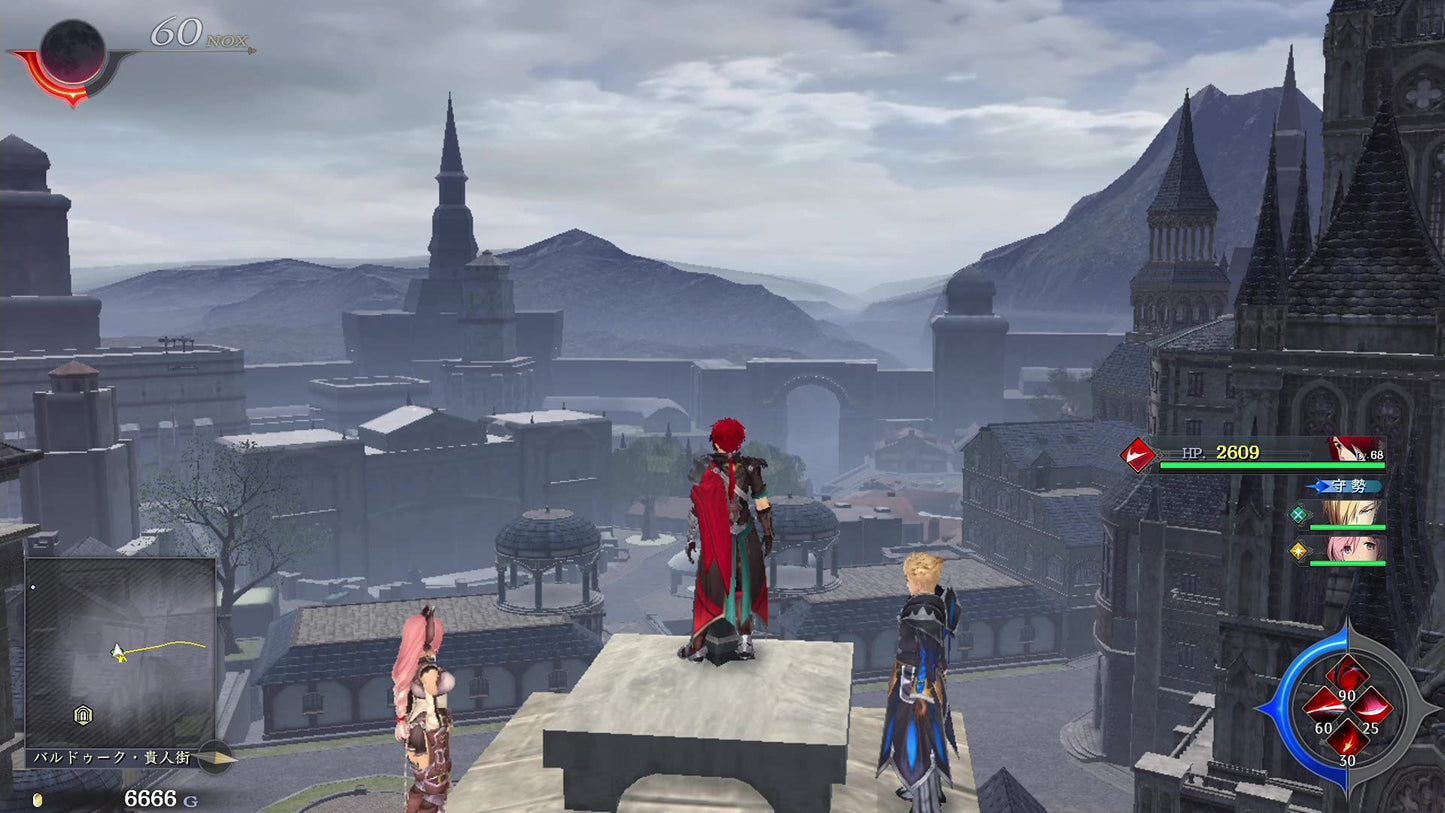Click the green slash-type icon beside the blonde member's portrait
Viewport: 1445px width, 813px height.
1299,515
